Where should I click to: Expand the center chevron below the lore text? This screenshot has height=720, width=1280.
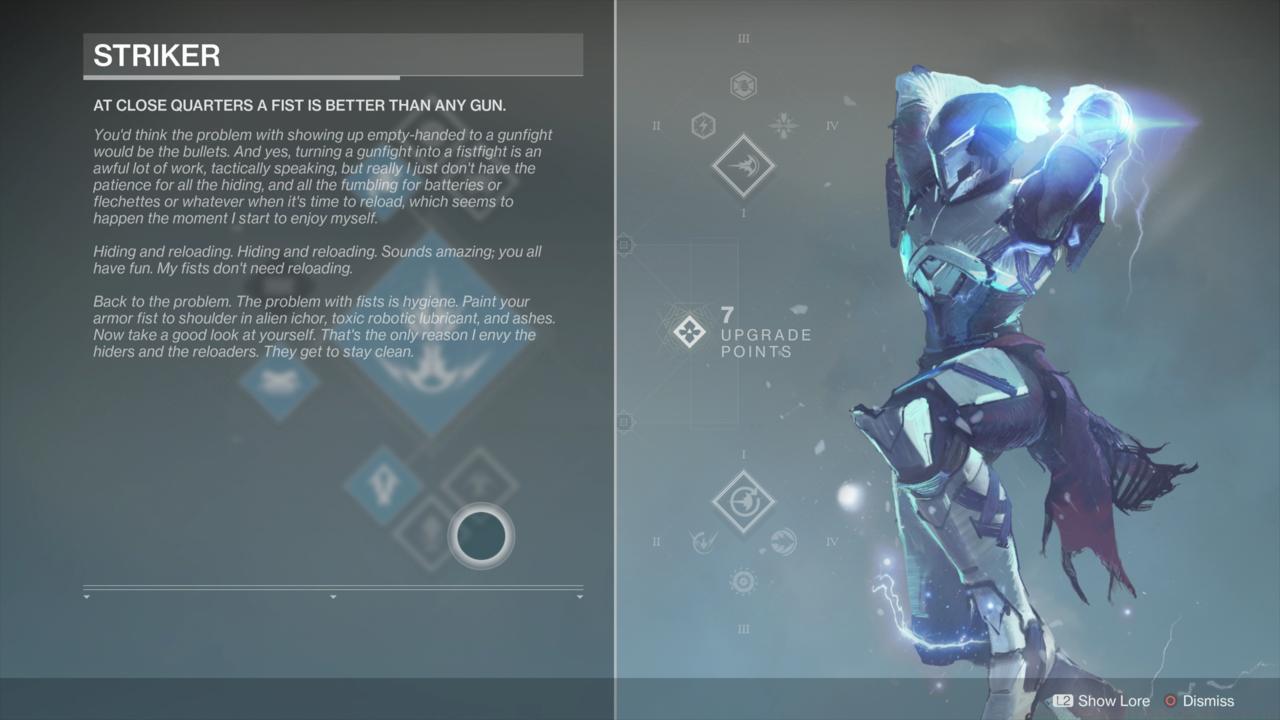tap(334, 595)
